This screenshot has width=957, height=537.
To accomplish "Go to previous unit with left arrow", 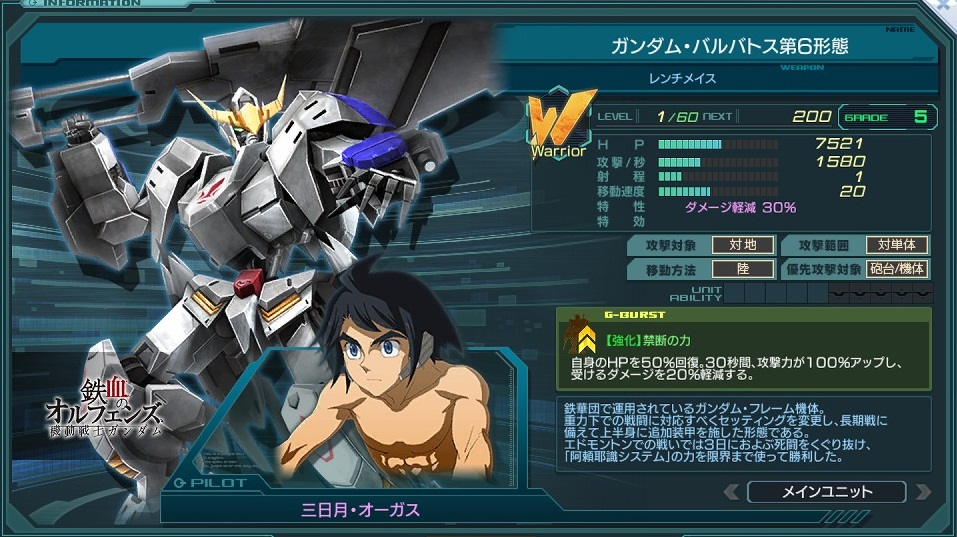I will (732, 491).
